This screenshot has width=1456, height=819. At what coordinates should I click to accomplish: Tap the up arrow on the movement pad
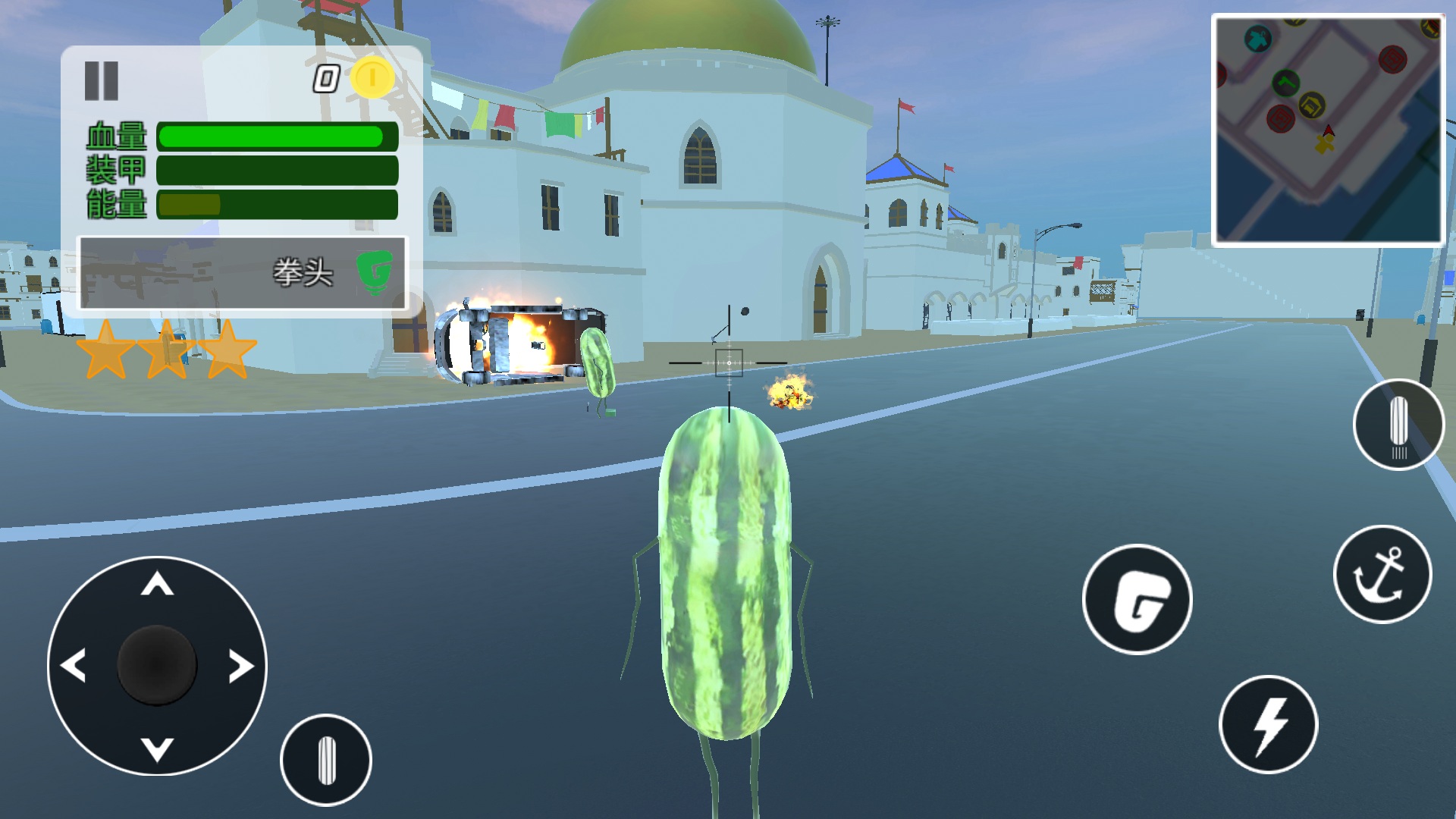click(158, 585)
